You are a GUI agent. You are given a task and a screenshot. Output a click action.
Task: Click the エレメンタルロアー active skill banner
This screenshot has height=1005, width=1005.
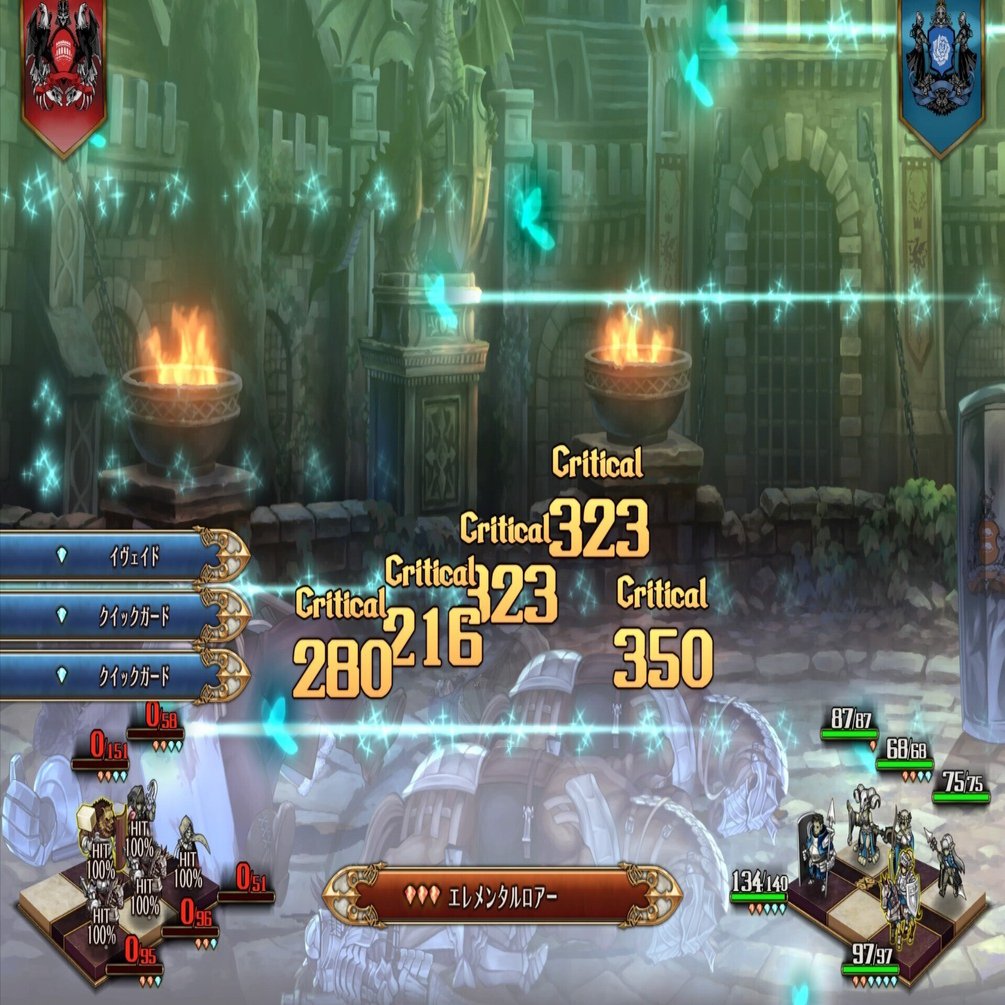click(502, 893)
